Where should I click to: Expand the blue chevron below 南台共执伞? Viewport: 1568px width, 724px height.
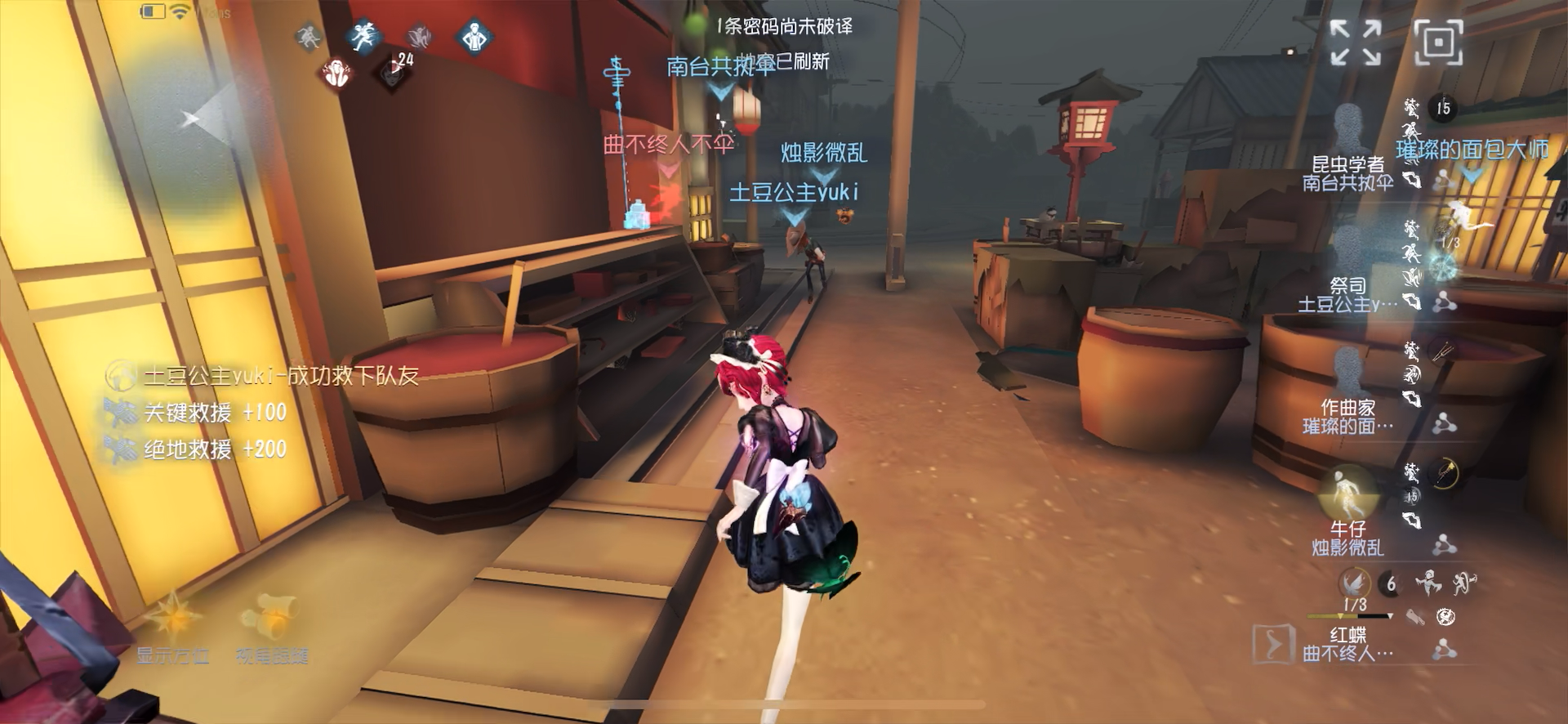tap(719, 92)
